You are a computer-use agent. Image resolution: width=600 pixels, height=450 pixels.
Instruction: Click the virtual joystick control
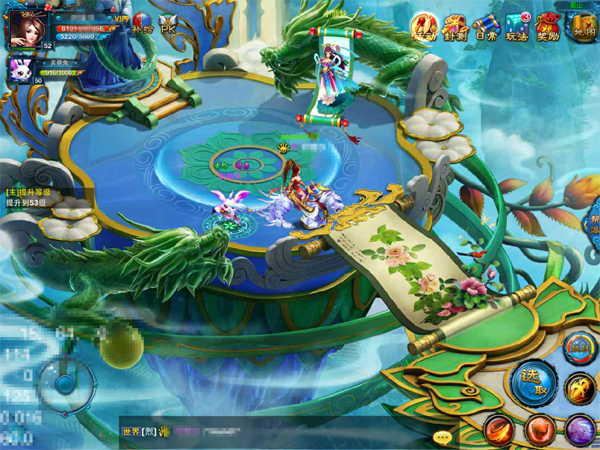66,383
